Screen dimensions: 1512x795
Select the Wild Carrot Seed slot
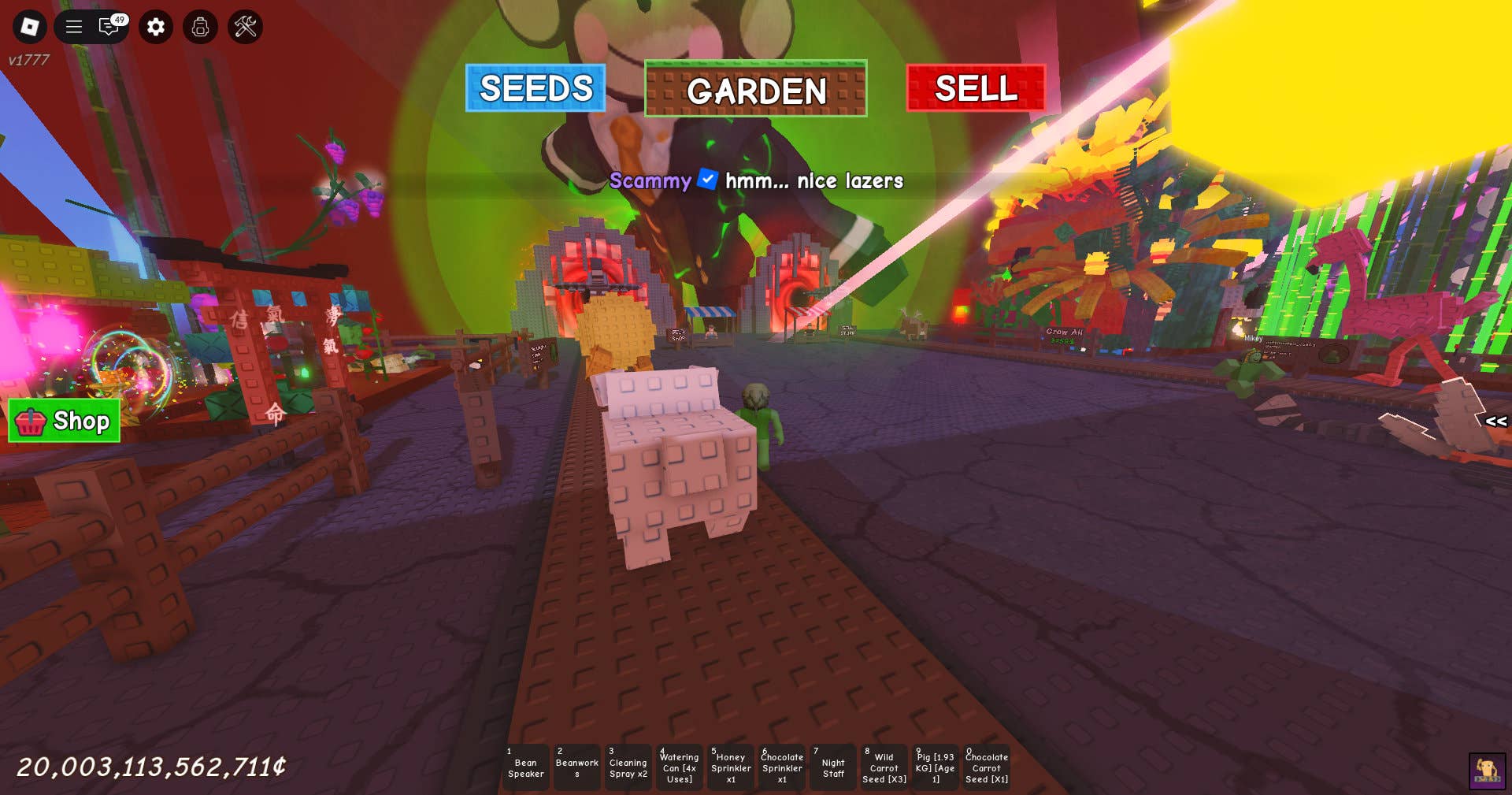884,767
